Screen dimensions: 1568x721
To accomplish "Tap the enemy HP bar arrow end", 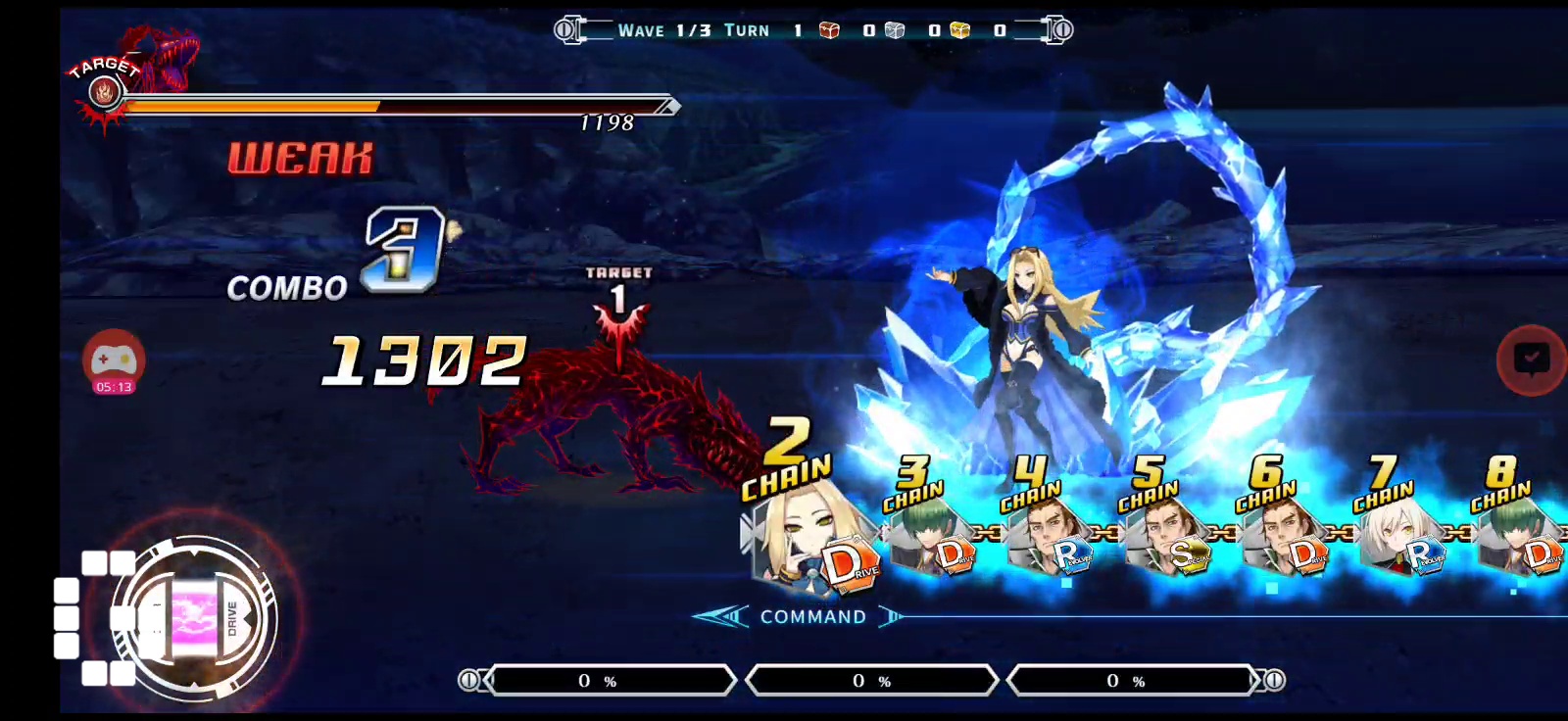I will pyautogui.click(x=670, y=106).
